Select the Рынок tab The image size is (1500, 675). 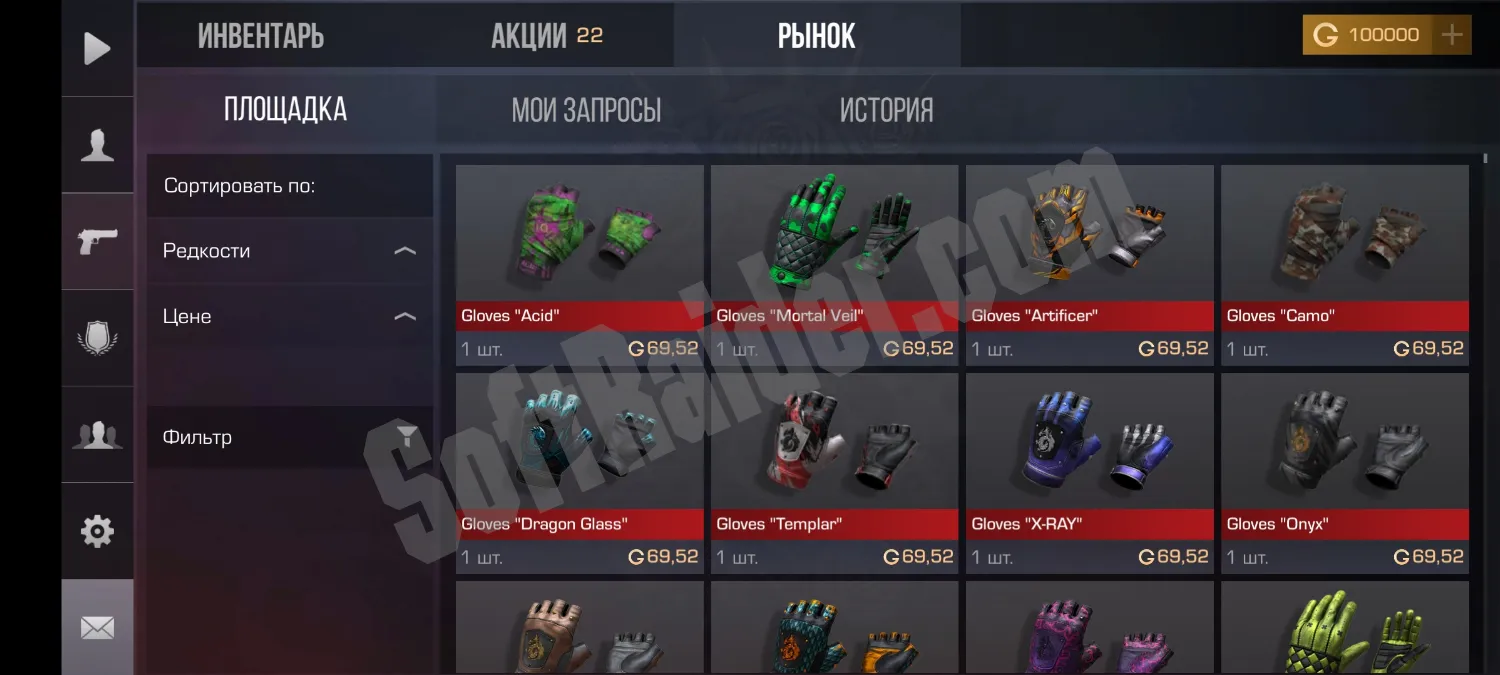coord(816,36)
